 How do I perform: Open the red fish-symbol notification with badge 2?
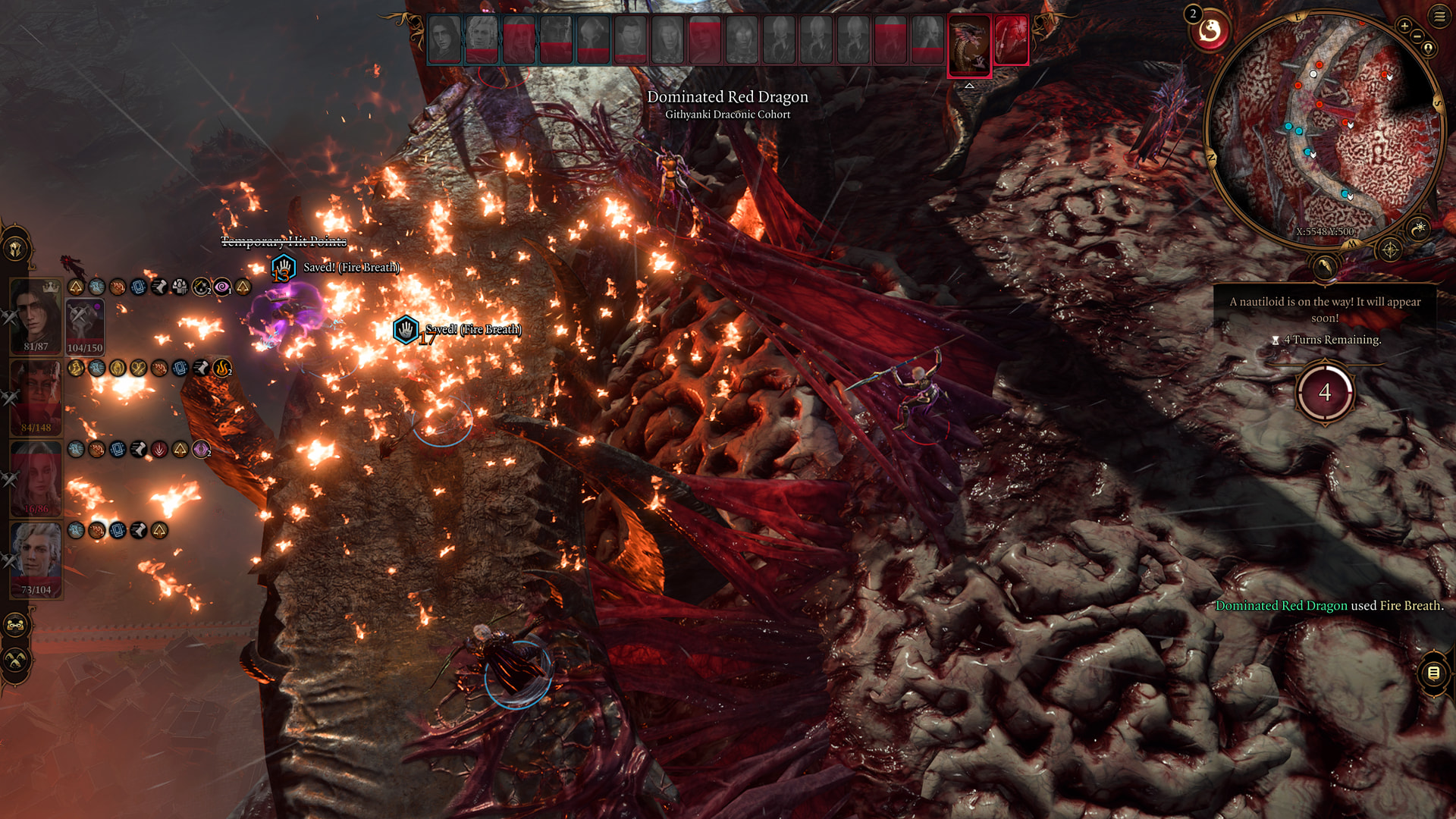coord(1210,32)
